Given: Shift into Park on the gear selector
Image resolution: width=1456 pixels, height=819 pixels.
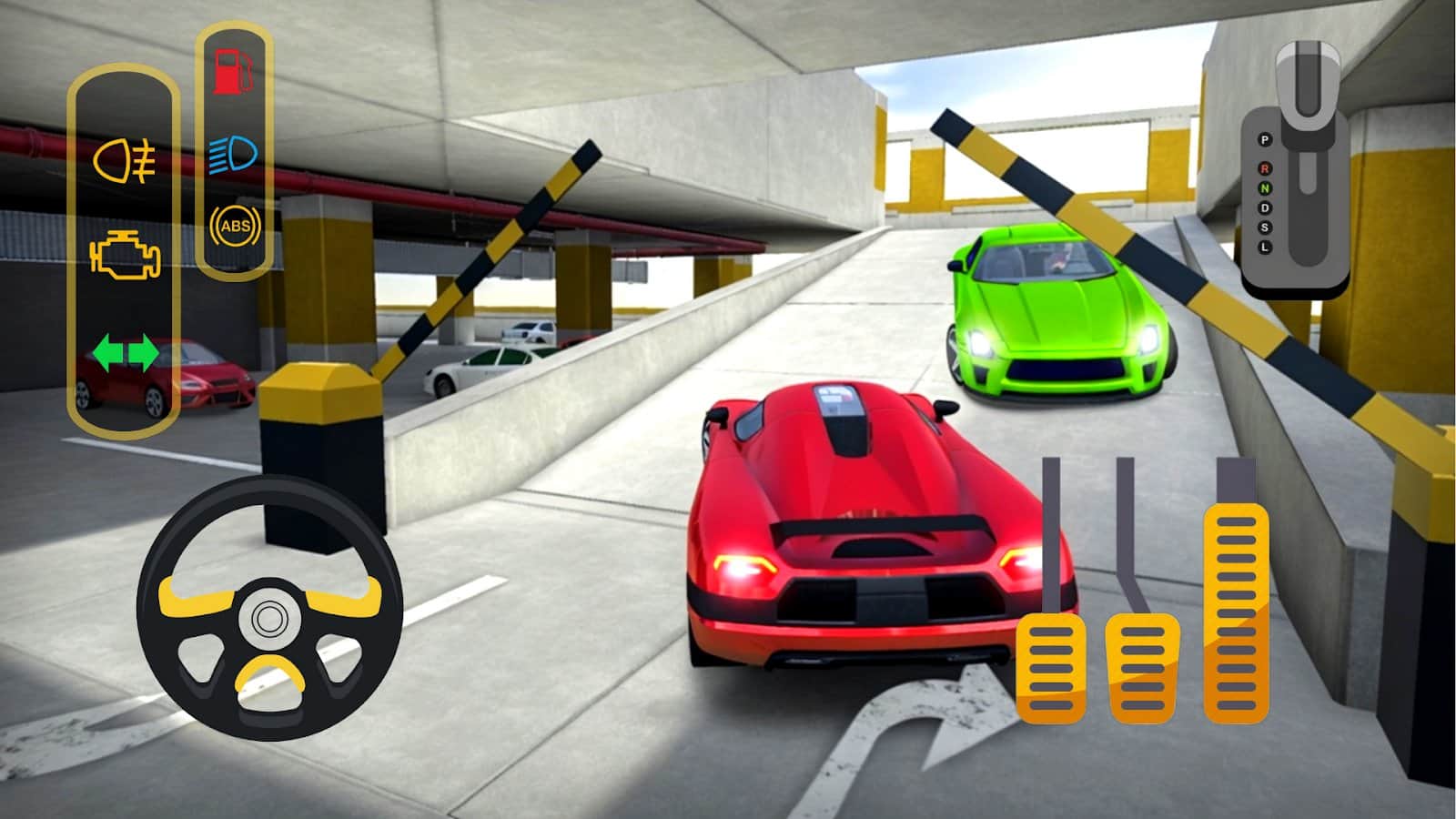Looking at the screenshot, I should [1265, 139].
